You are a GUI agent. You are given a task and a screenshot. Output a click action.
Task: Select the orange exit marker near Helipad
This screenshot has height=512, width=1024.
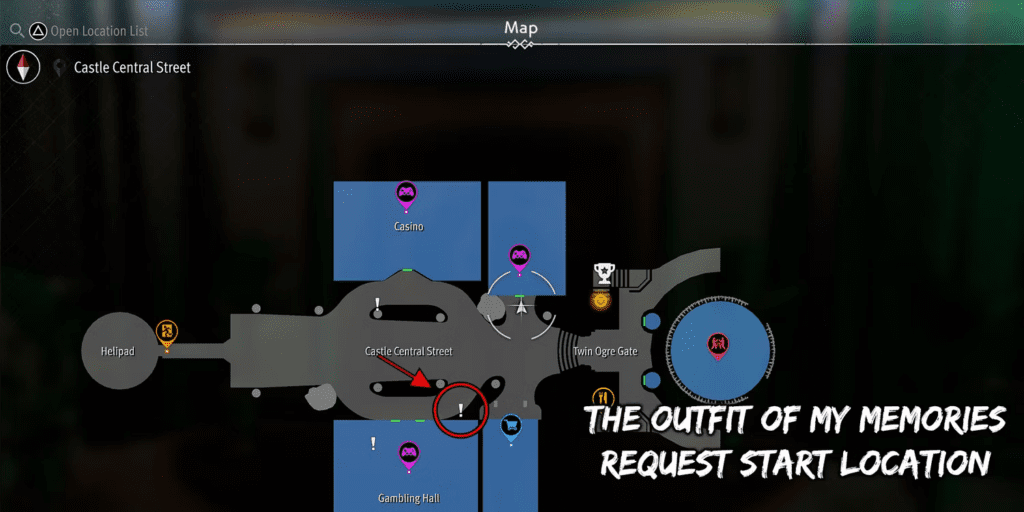point(167,331)
